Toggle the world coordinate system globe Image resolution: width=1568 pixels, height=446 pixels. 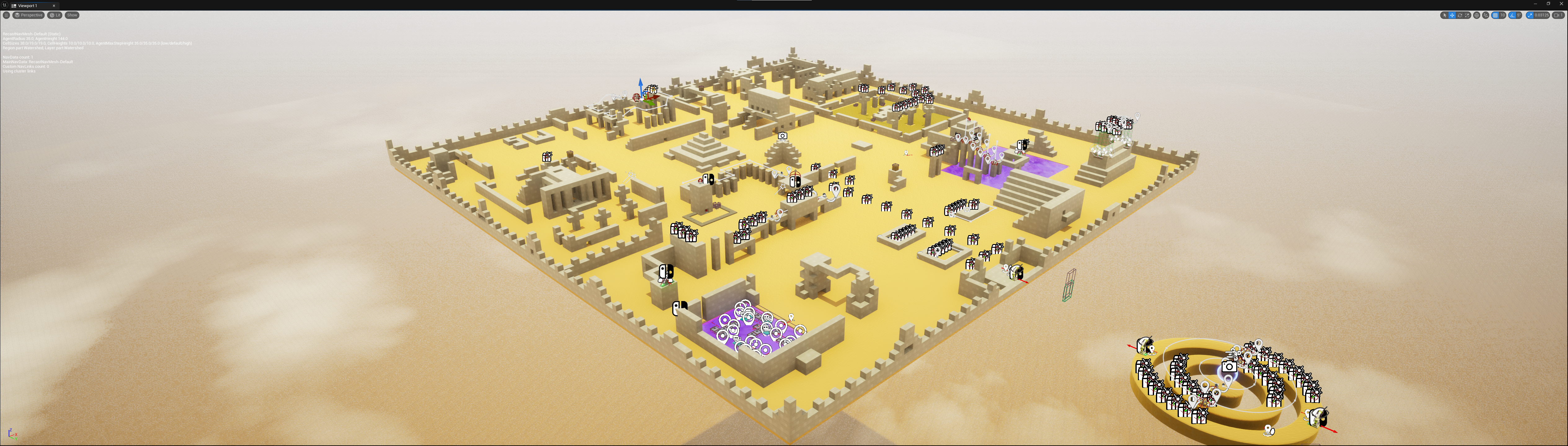point(1476,15)
